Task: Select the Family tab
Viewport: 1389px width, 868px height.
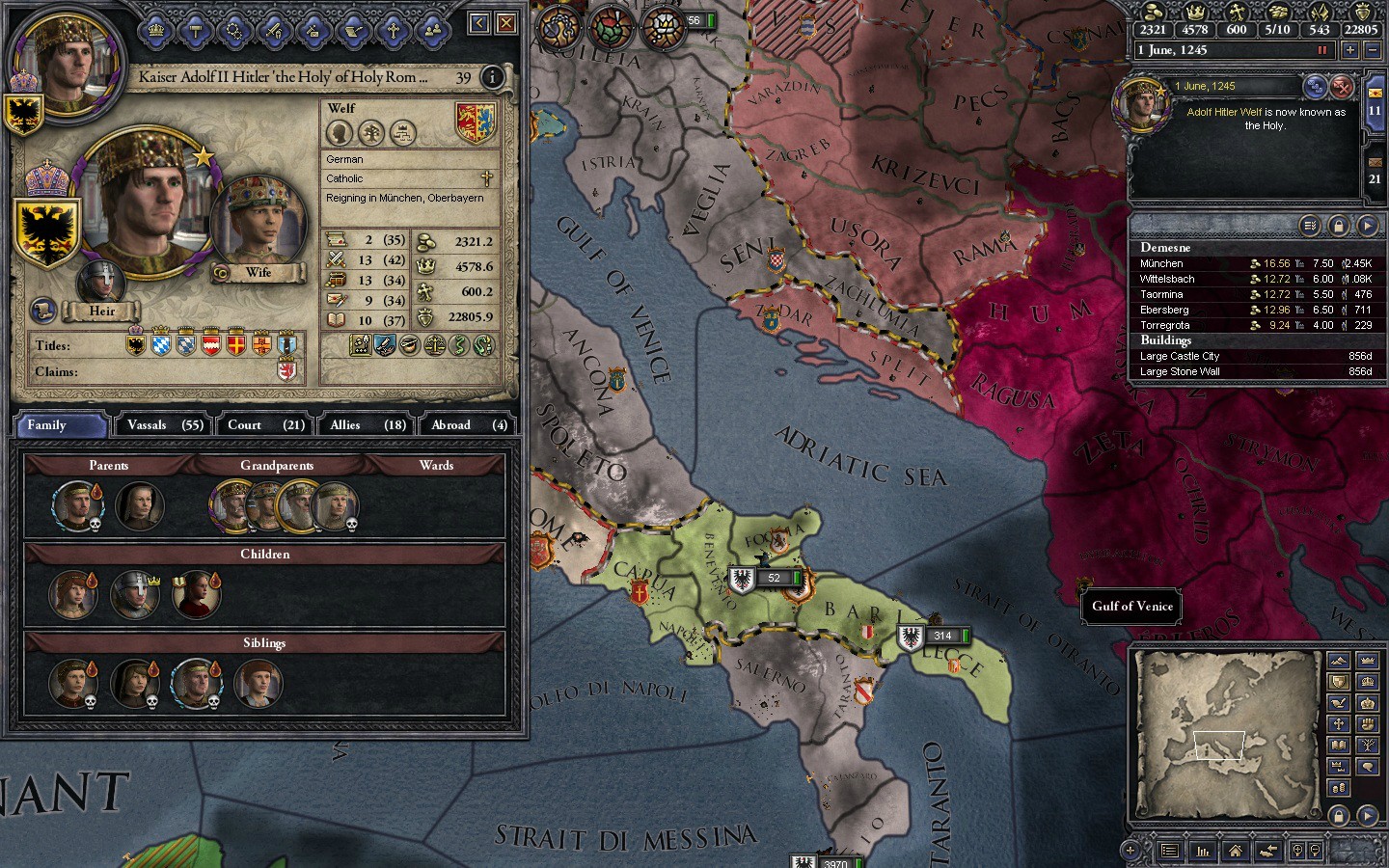Action: coord(60,424)
